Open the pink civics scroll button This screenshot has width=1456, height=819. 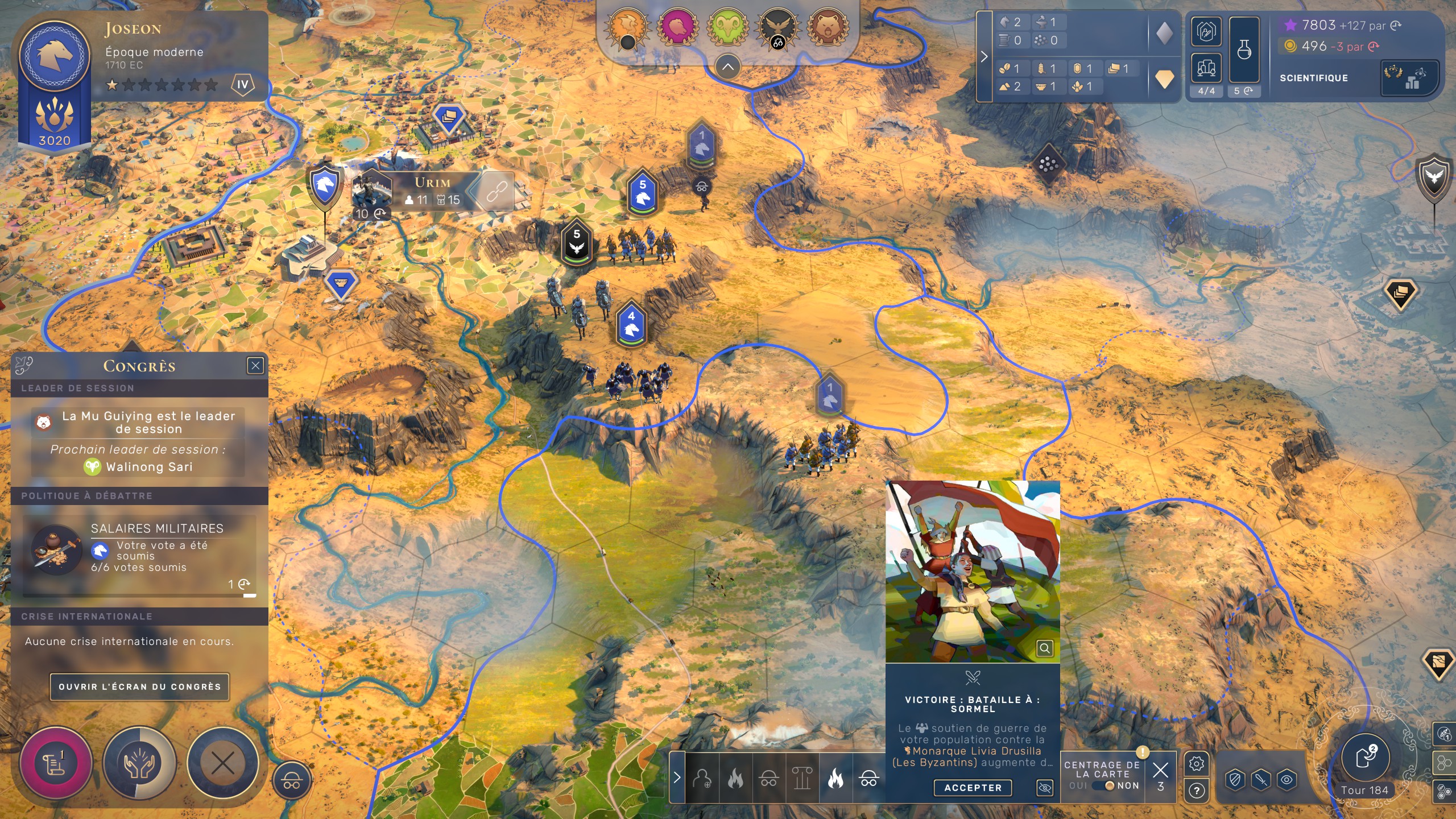click(x=56, y=763)
